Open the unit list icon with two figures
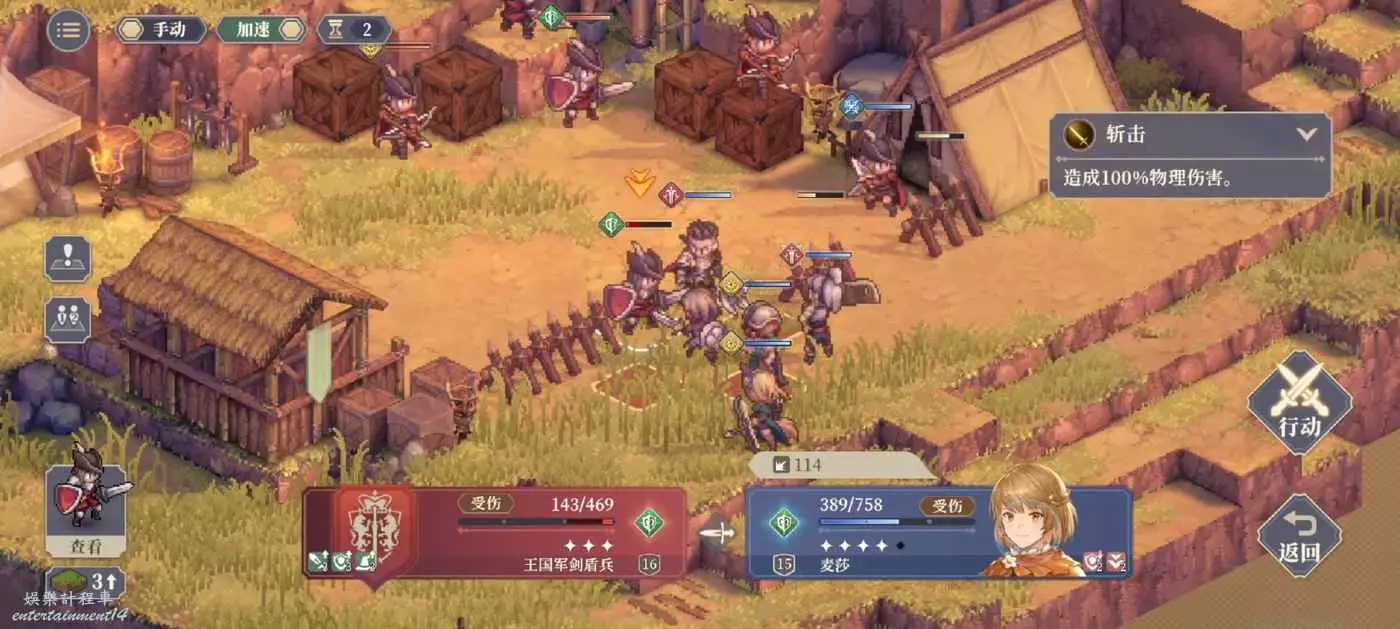This screenshot has height=629, width=1400. (68, 320)
